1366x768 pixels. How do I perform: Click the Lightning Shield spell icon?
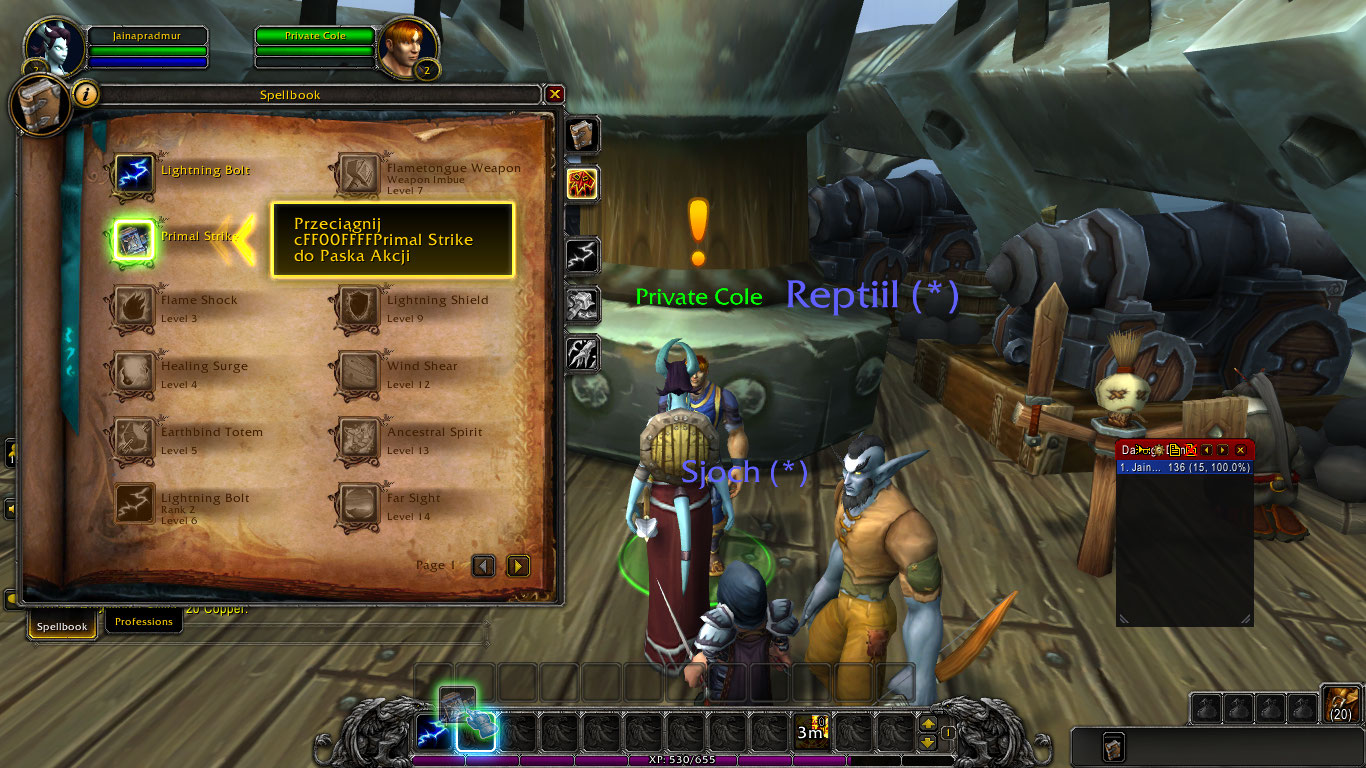pyautogui.click(x=357, y=305)
